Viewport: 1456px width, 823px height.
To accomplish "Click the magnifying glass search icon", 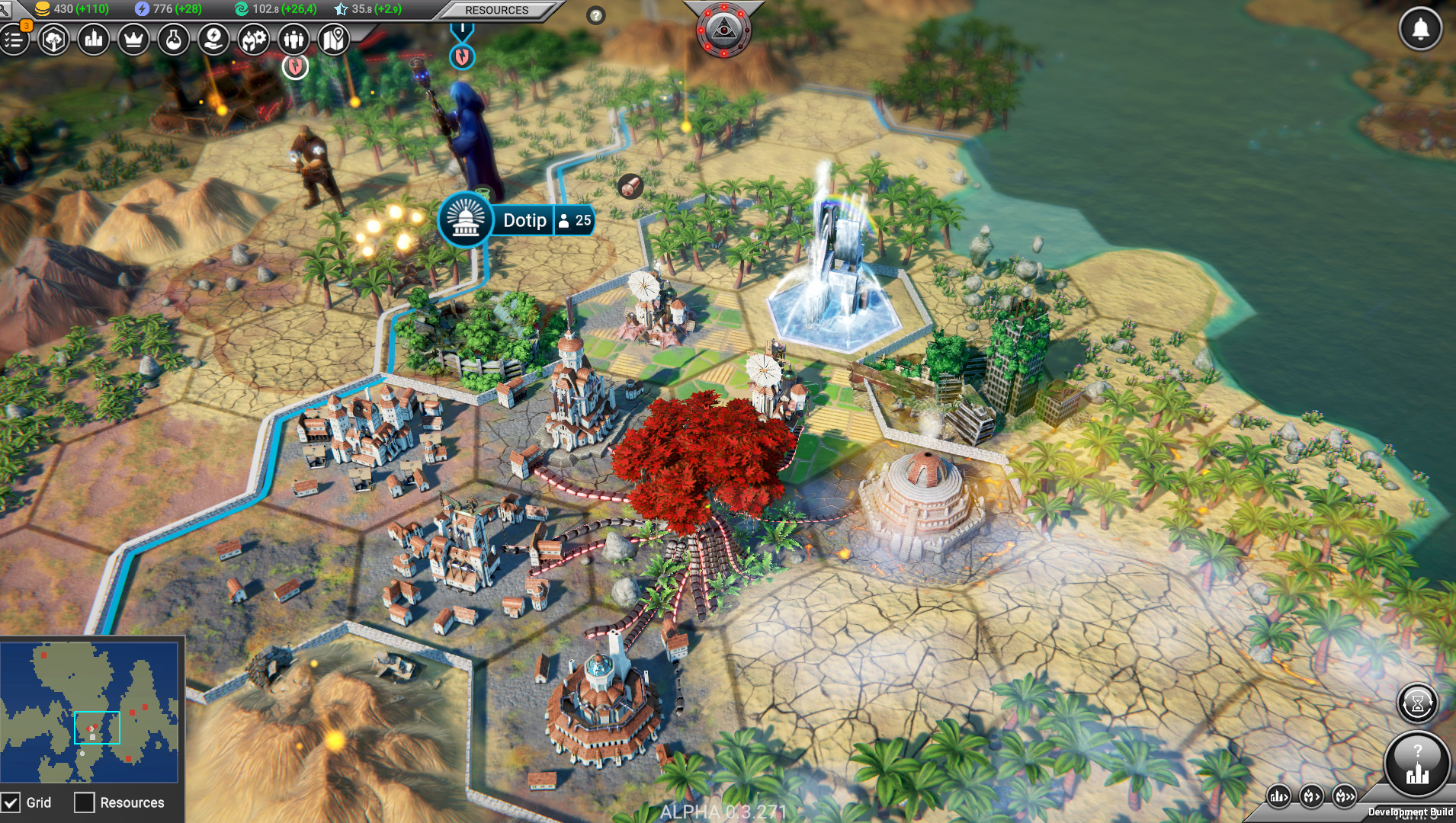I will 6,9.
